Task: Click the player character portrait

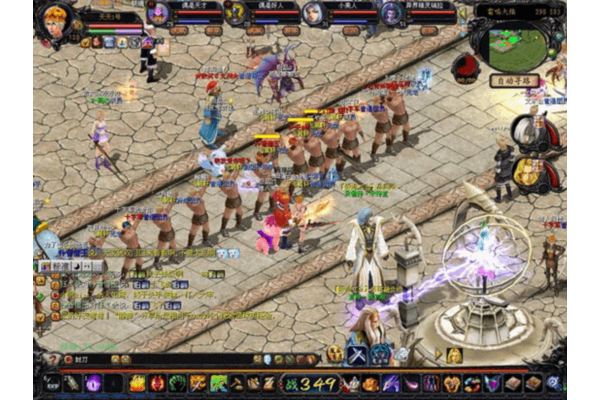Action: pyautogui.click(x=52, y=20)
